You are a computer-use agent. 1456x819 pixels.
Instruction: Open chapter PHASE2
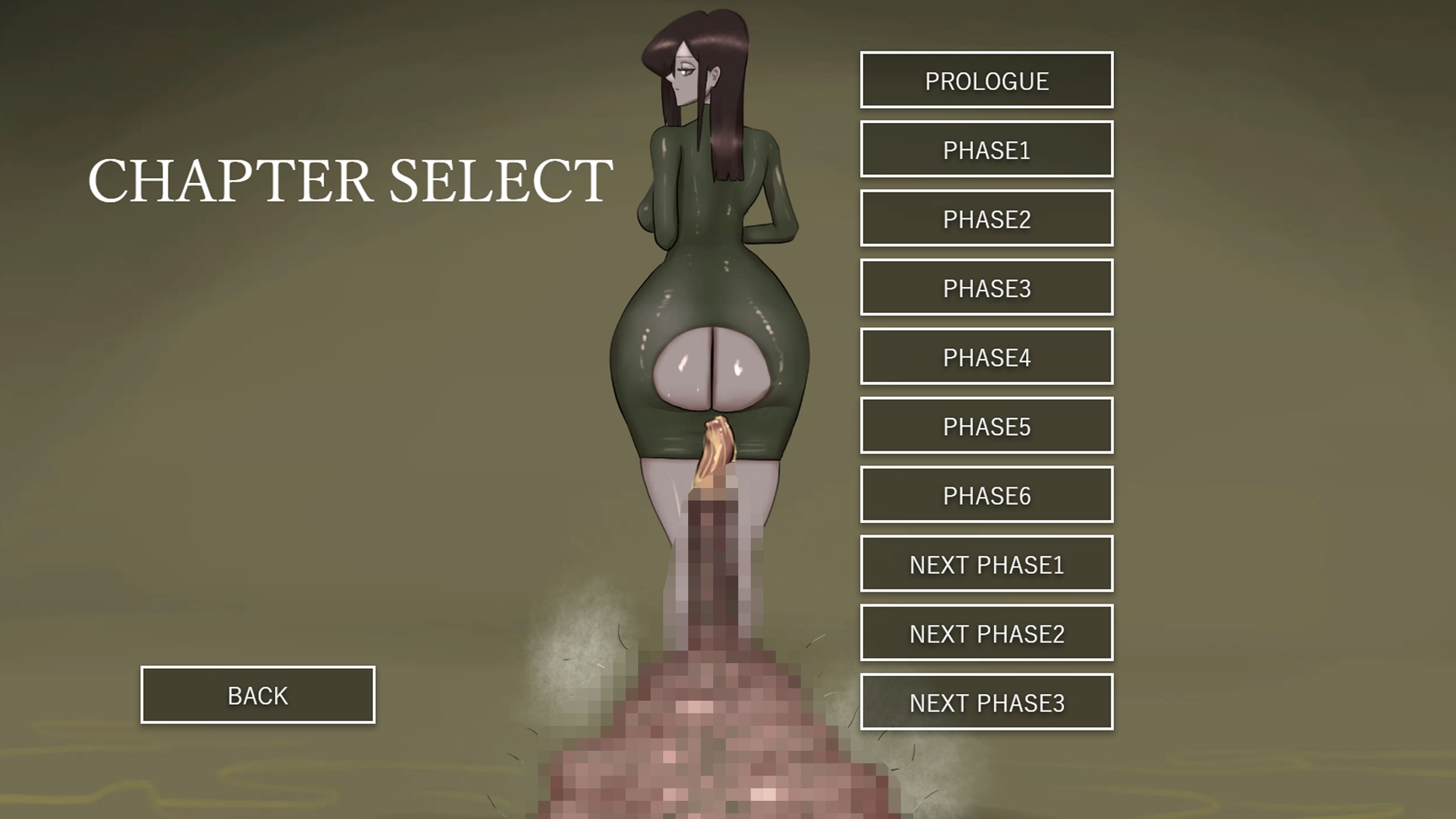[986, 218]
